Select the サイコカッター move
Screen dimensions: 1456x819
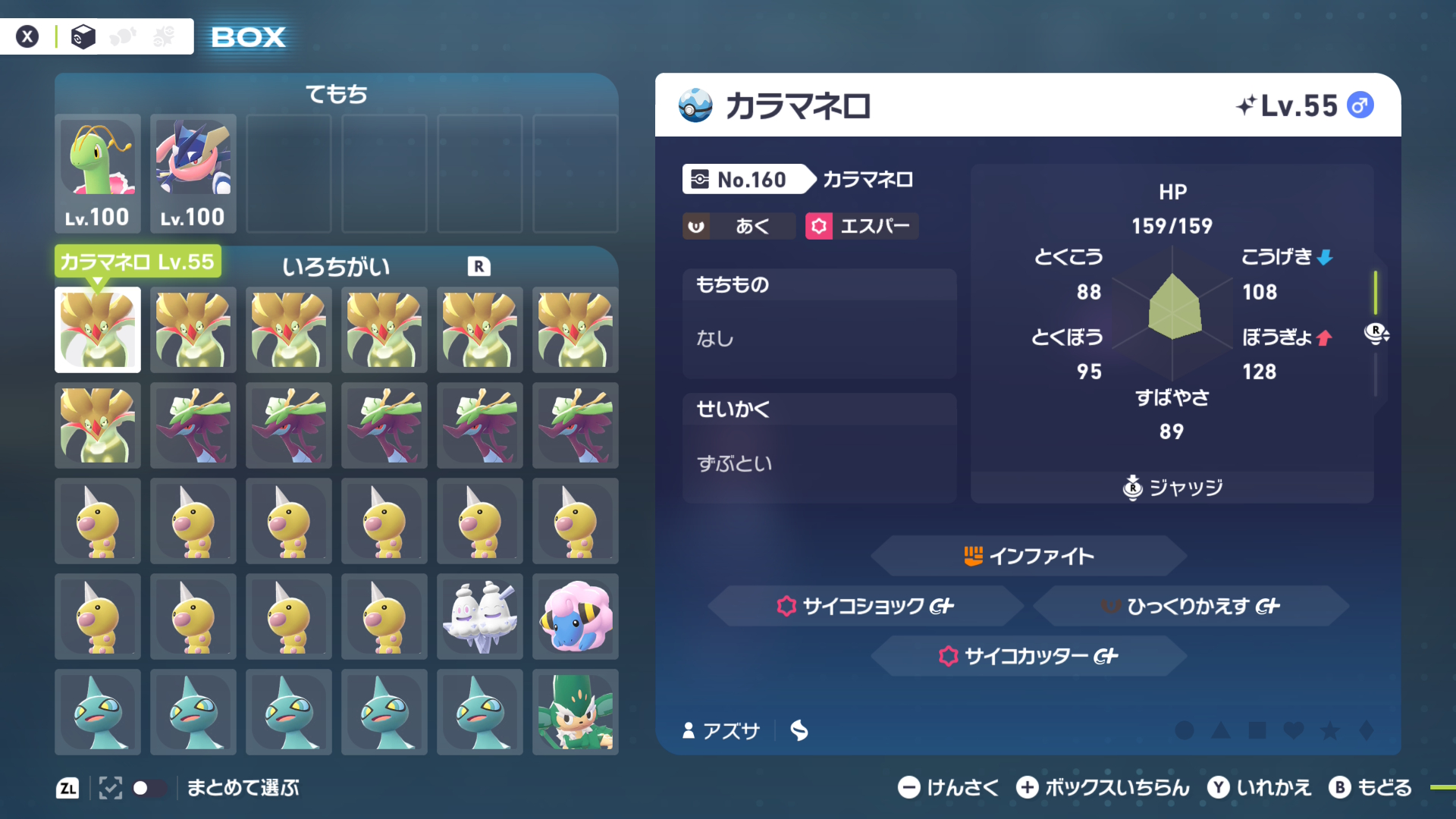(x=1028, y=656)
